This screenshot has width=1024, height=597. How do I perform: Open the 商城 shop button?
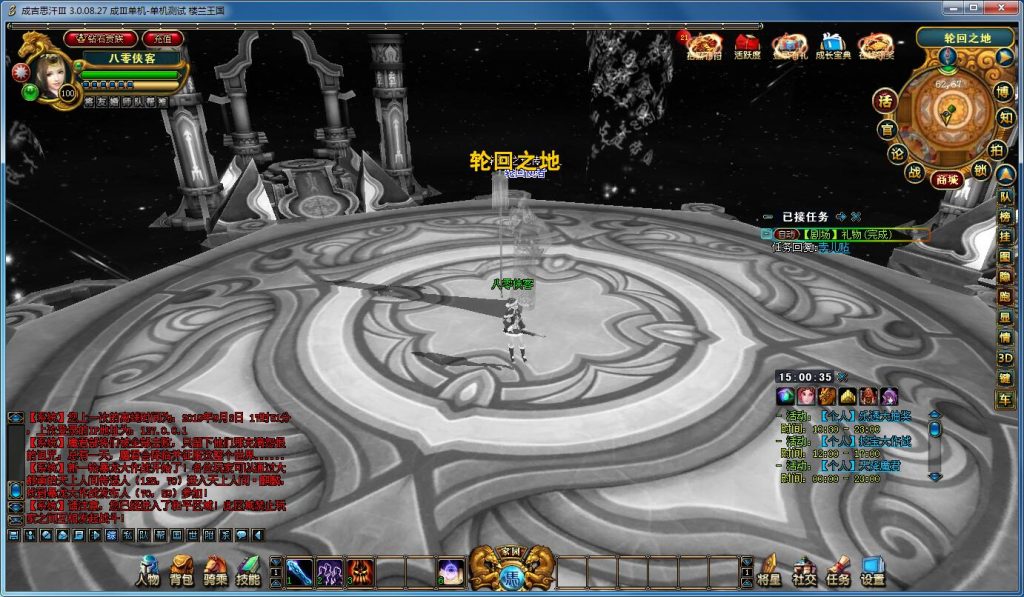pos(947,180)
